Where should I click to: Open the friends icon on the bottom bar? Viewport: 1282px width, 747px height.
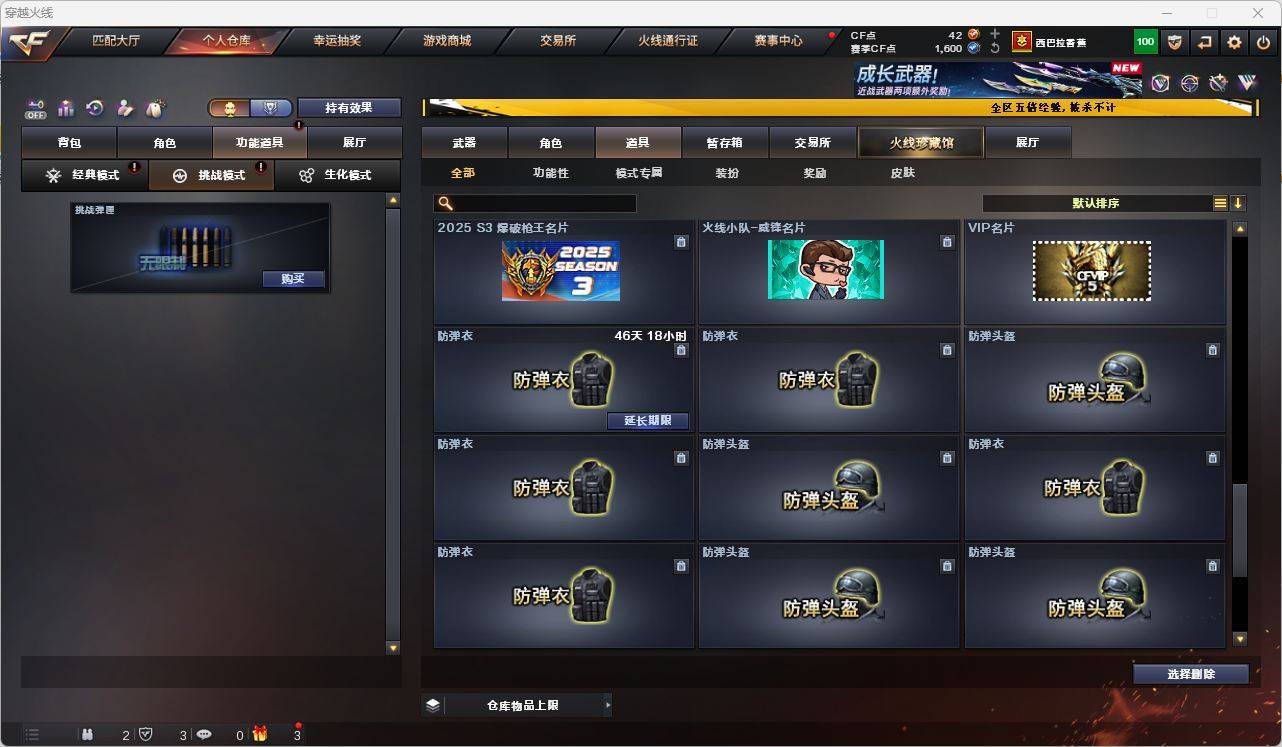(x=88, y=735)
